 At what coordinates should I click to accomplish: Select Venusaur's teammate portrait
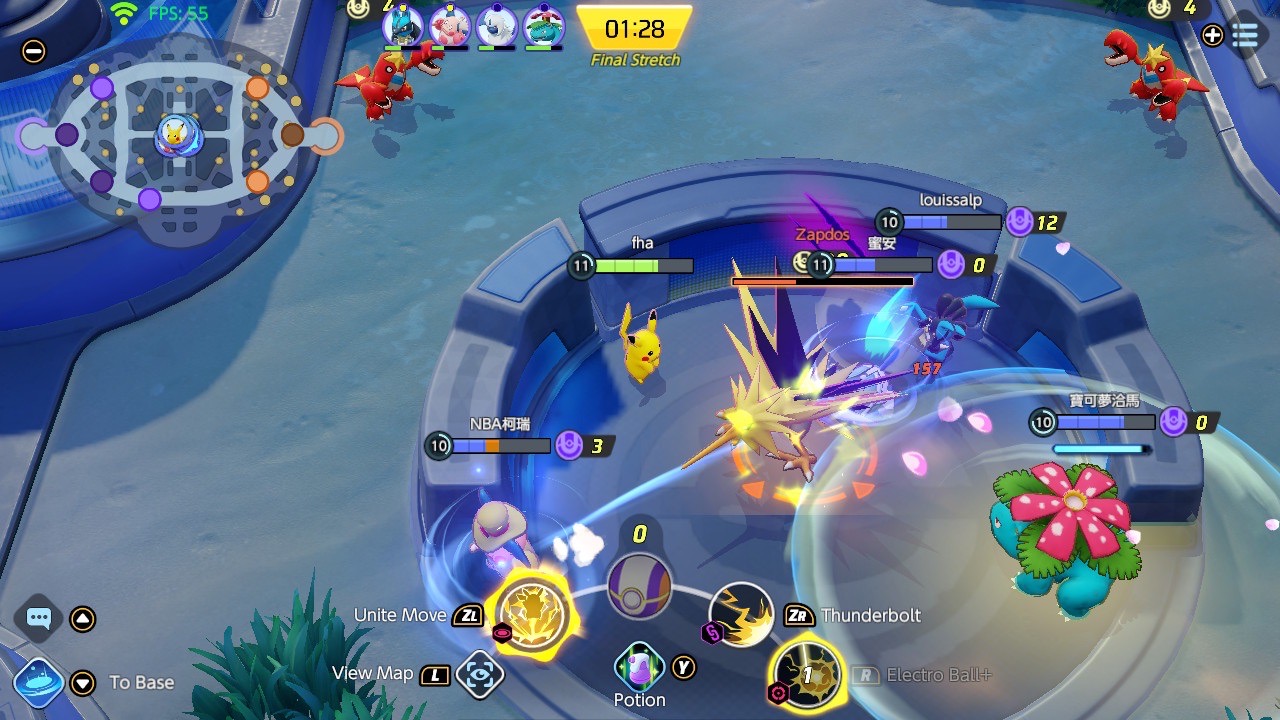(x=544, y=25)
